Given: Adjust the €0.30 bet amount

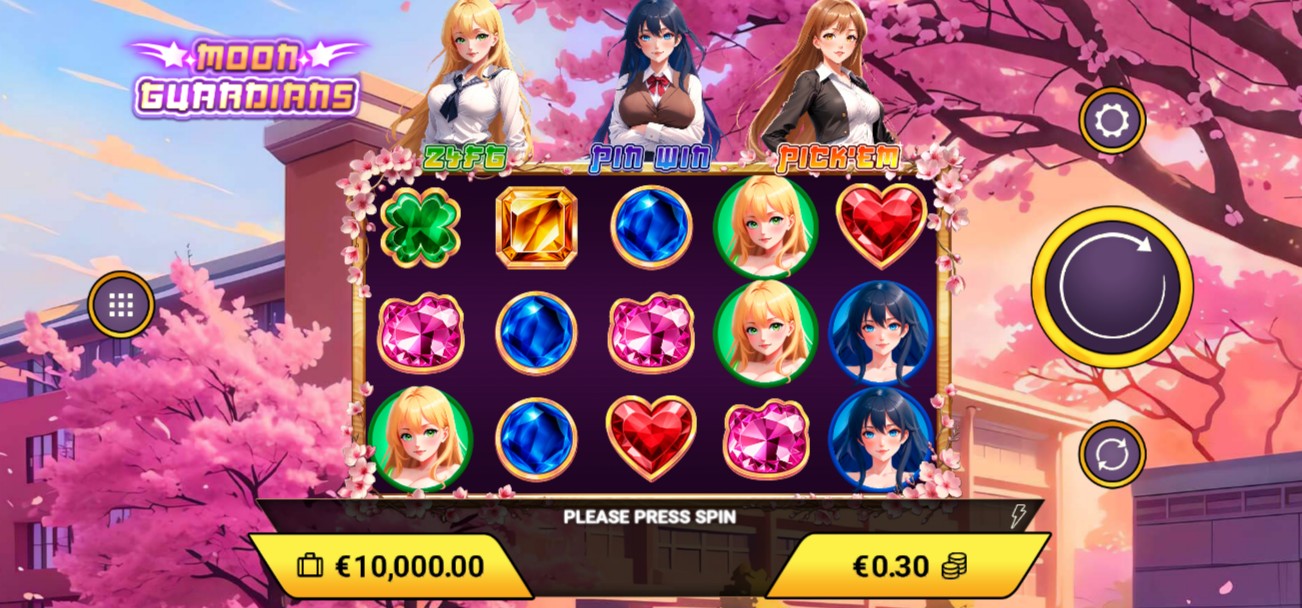Looking at the screenshot, I should coord(907,566).
